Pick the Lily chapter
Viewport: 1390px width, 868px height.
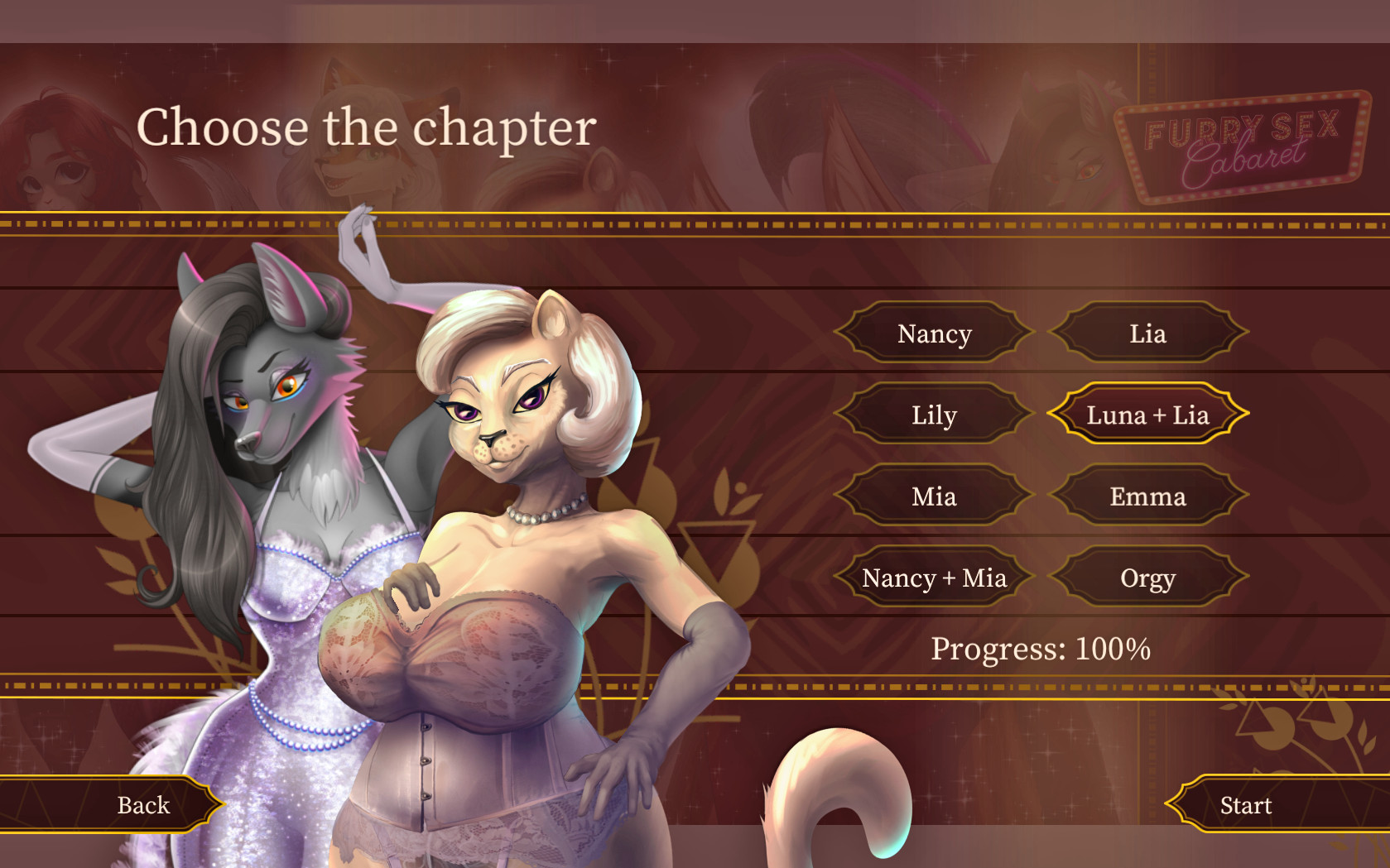pos(934,415)
